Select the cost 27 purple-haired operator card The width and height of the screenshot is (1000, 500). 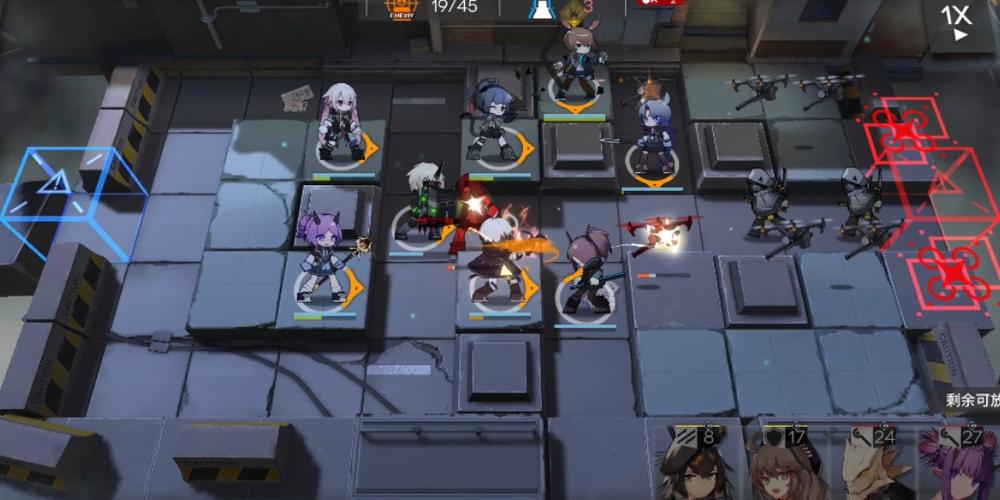(958, 464)
